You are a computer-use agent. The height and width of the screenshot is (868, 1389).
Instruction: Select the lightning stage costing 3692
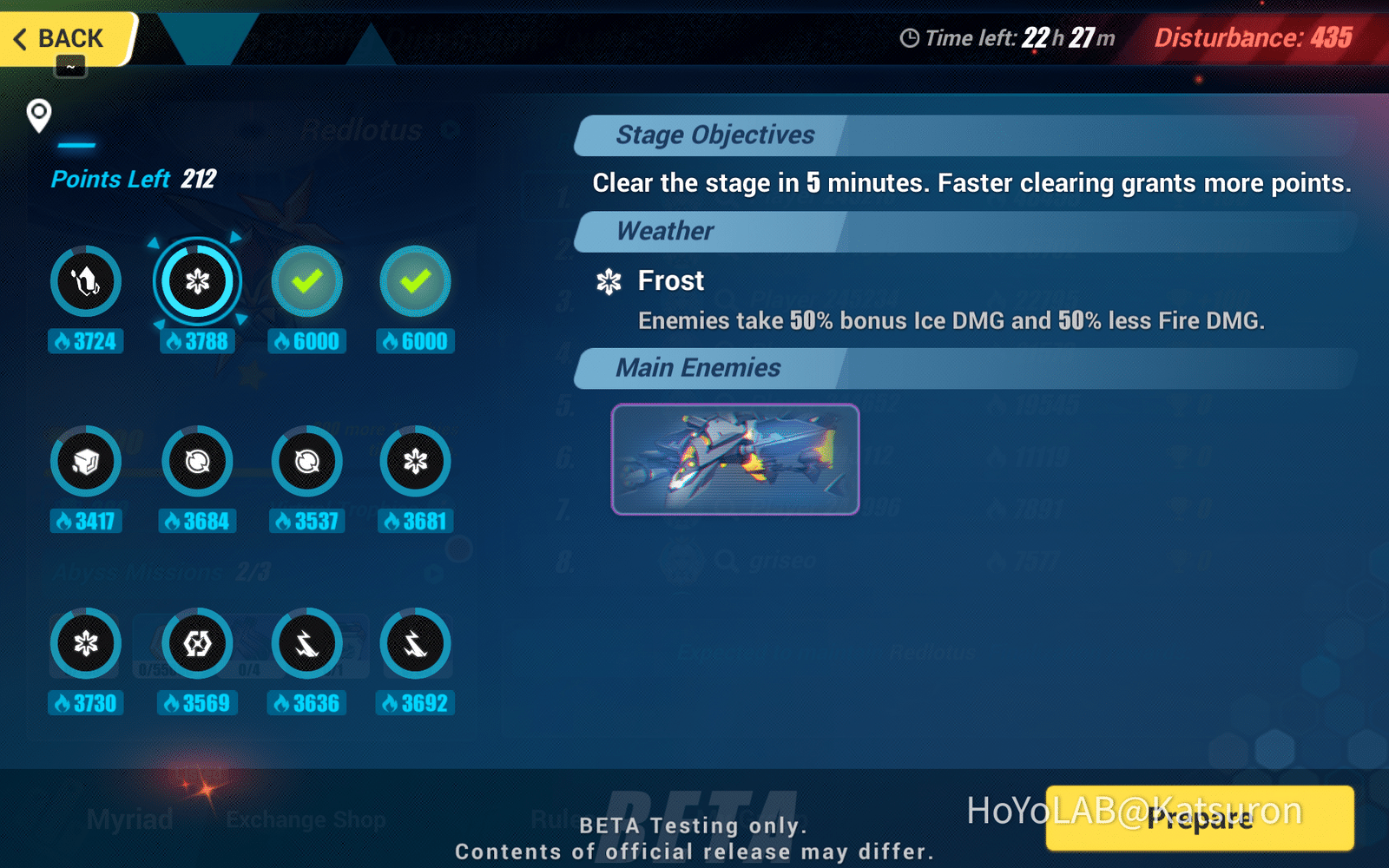[x=416, y=643]
